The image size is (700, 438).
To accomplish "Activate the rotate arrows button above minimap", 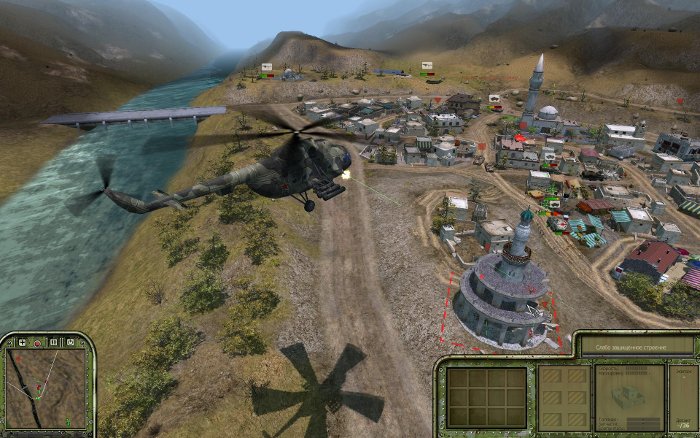I will [x=68, y=343].
